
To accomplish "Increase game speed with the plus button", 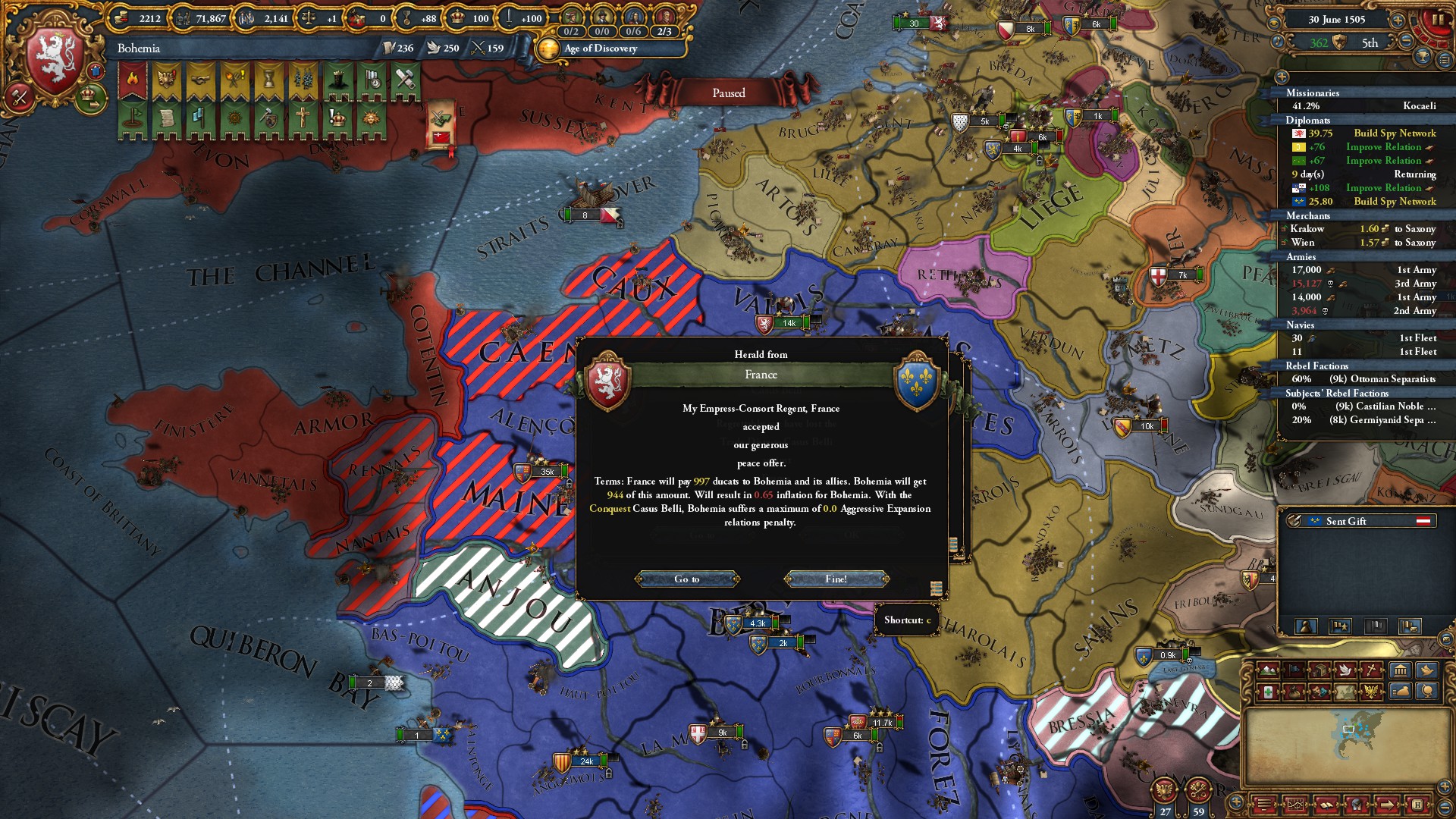I will pyautogui.click(x=1398, y=20).
